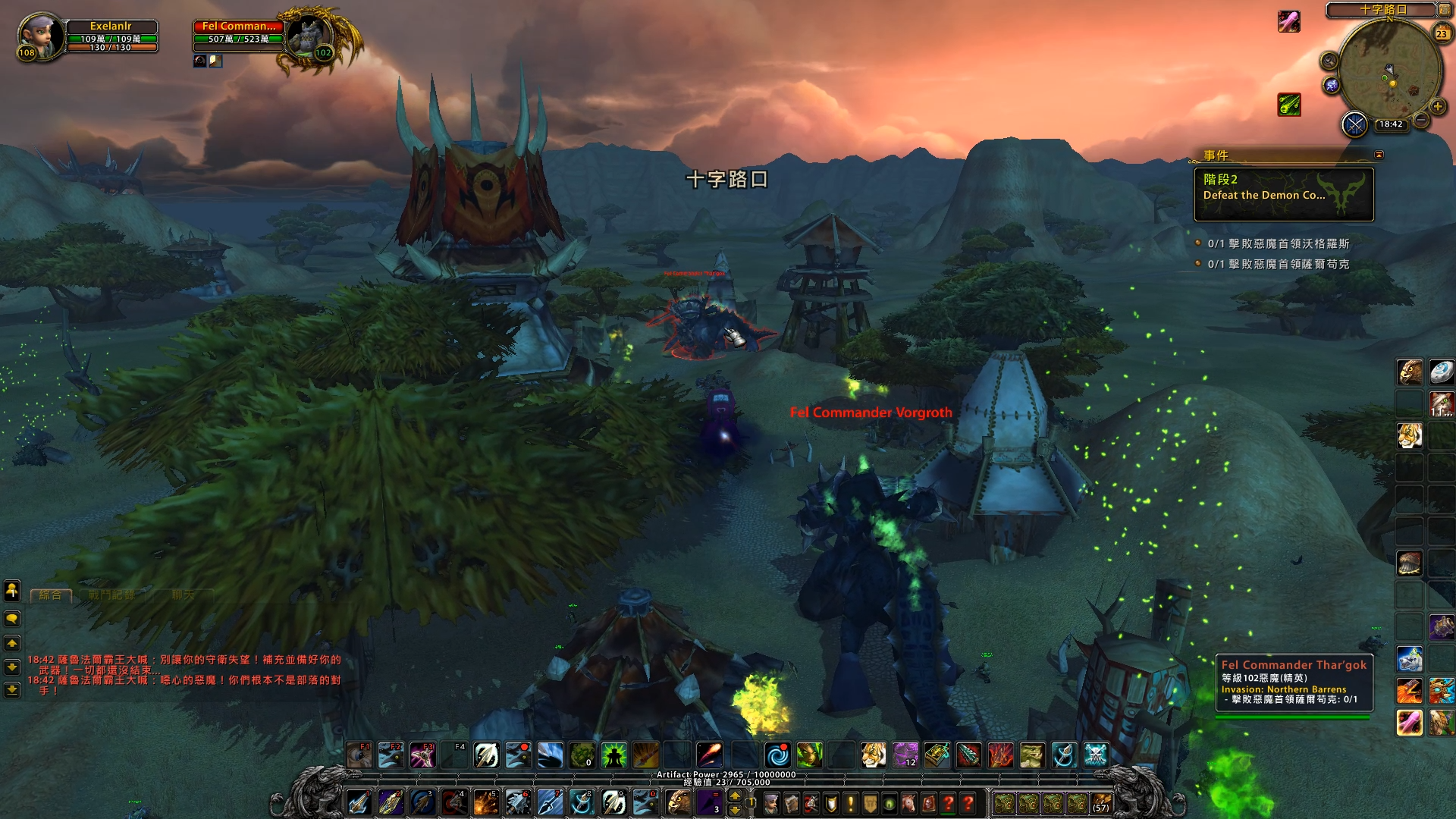Jump chat to bottom with the last arrow
The height and width of the screenshot is (819, 1456).
pyautogui.click(x=12, y=689)
